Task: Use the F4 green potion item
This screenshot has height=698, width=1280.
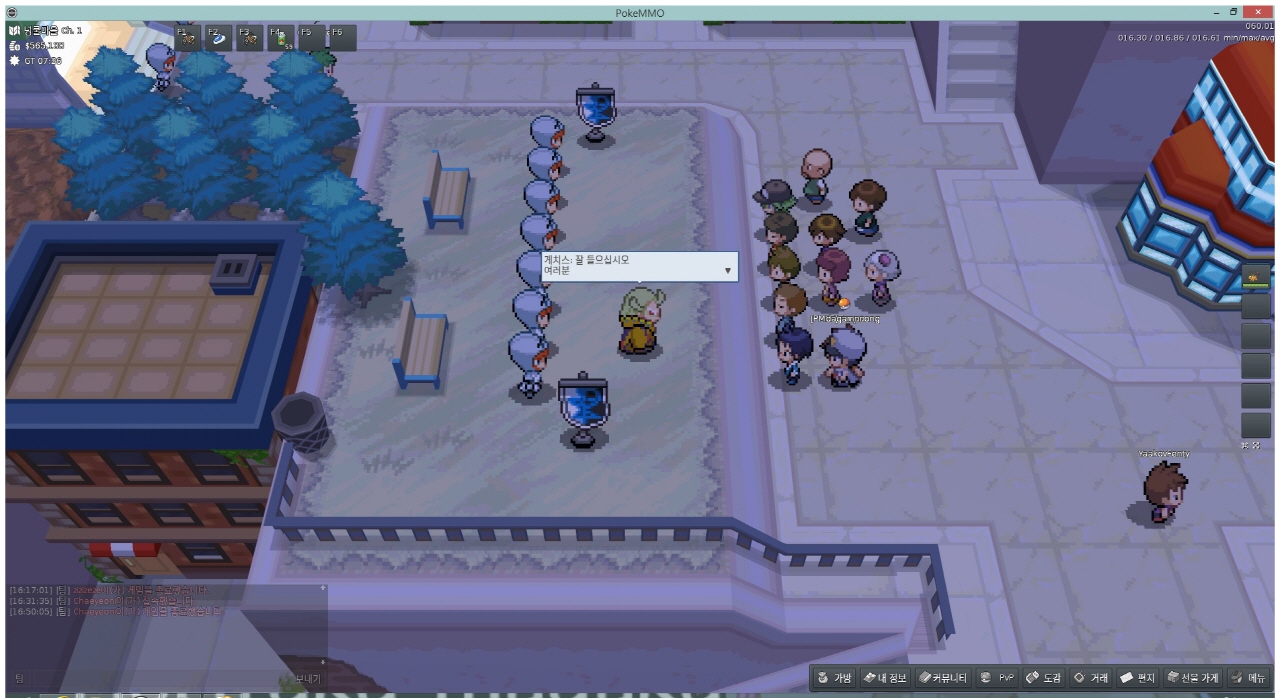Action: click(x=280, y=38)
